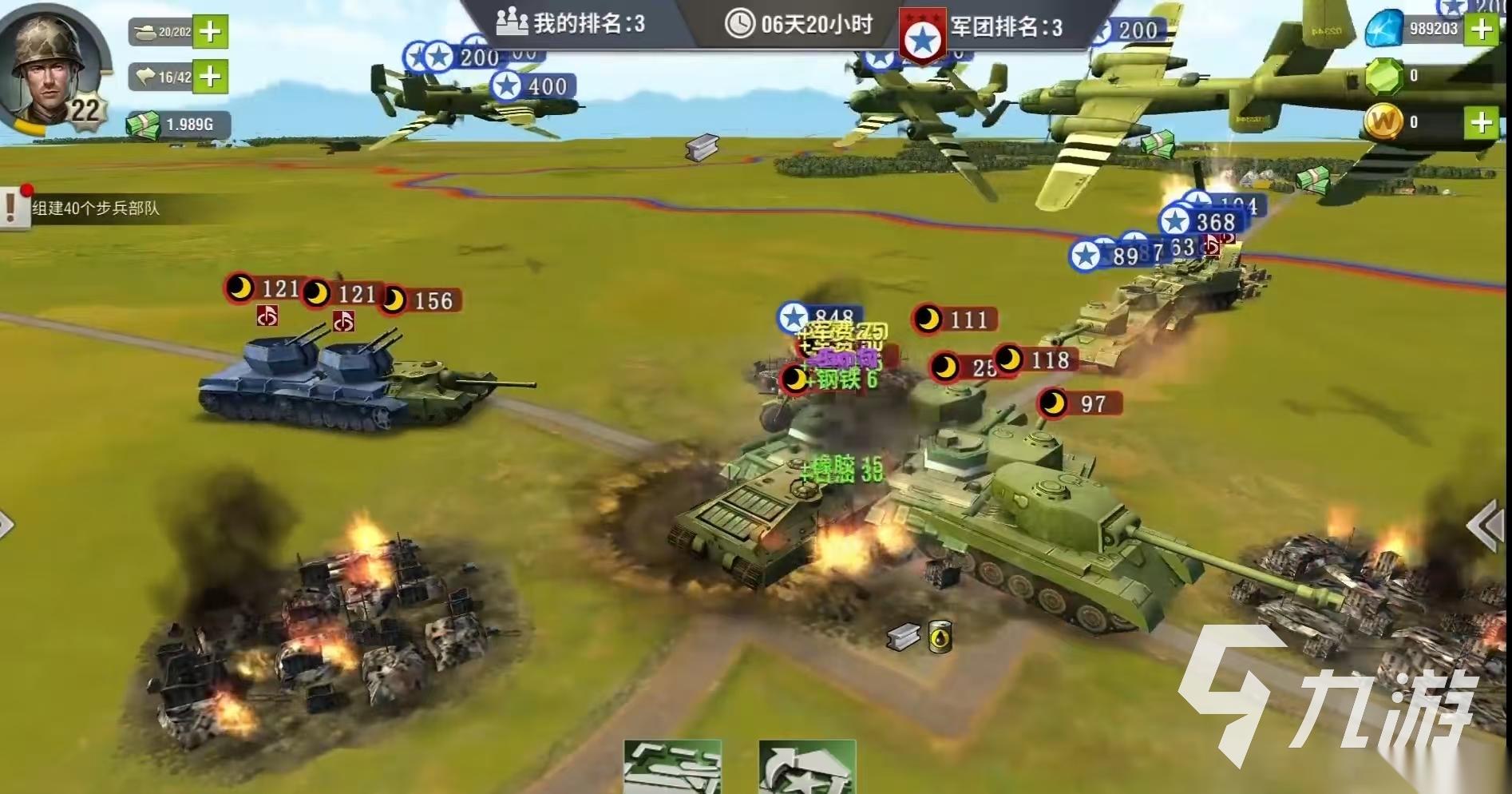Add more flag slots with plus button

[x=210, y=77]
